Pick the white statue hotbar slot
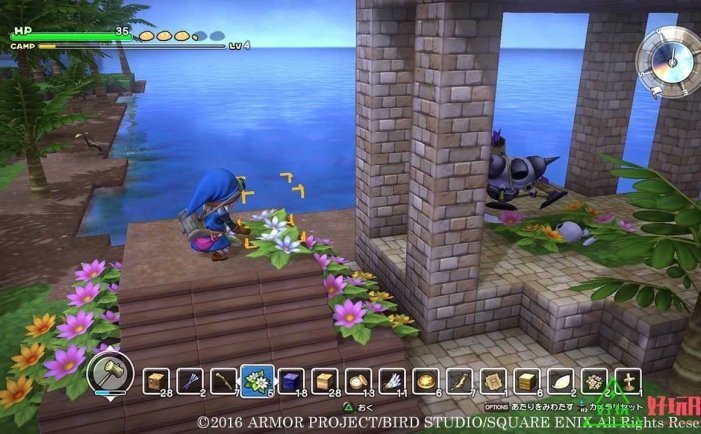The height and width of the screenshot is (434, 701). (x=628, y=380)
